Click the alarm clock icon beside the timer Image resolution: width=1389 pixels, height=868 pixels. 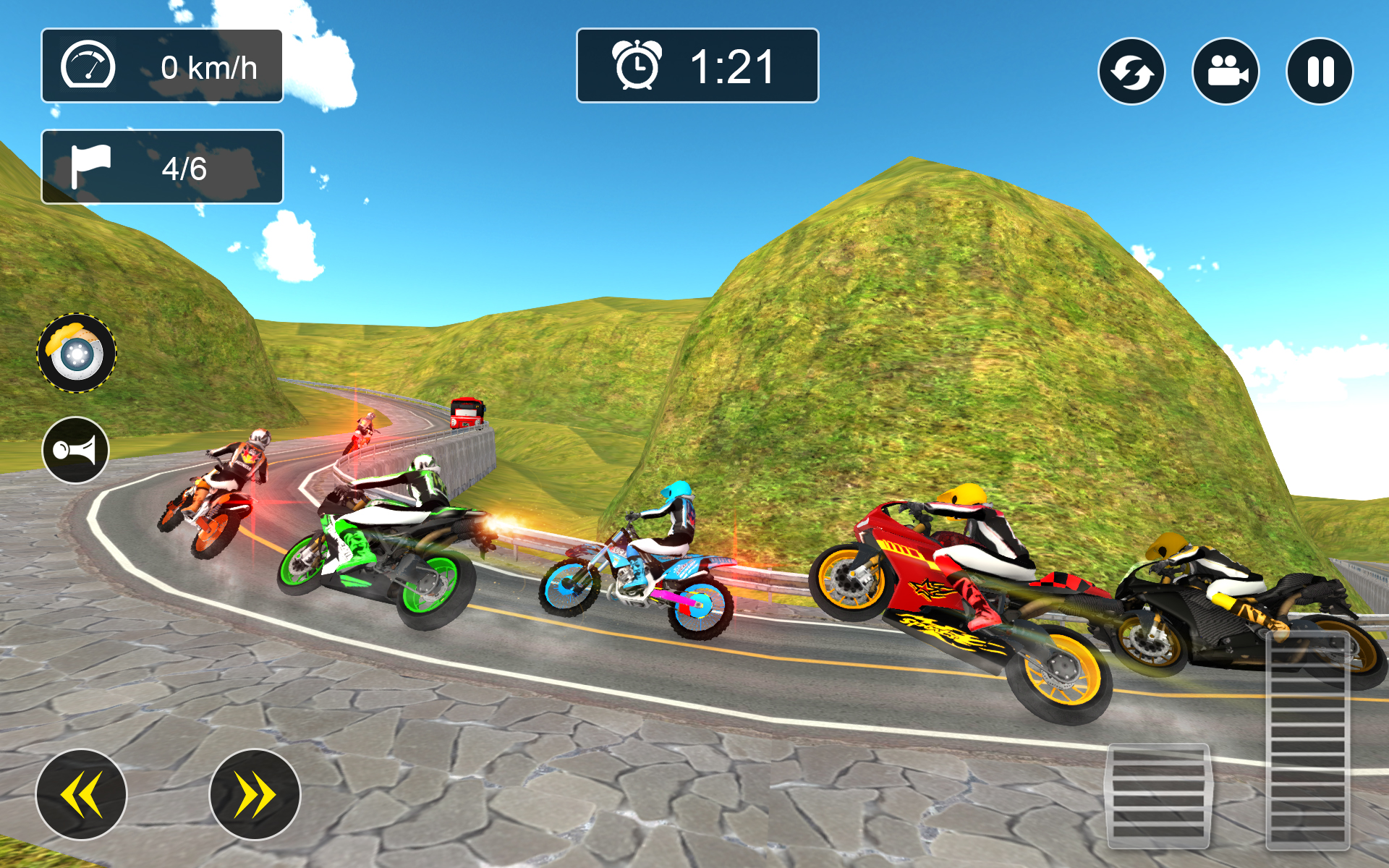click(637, 67)
